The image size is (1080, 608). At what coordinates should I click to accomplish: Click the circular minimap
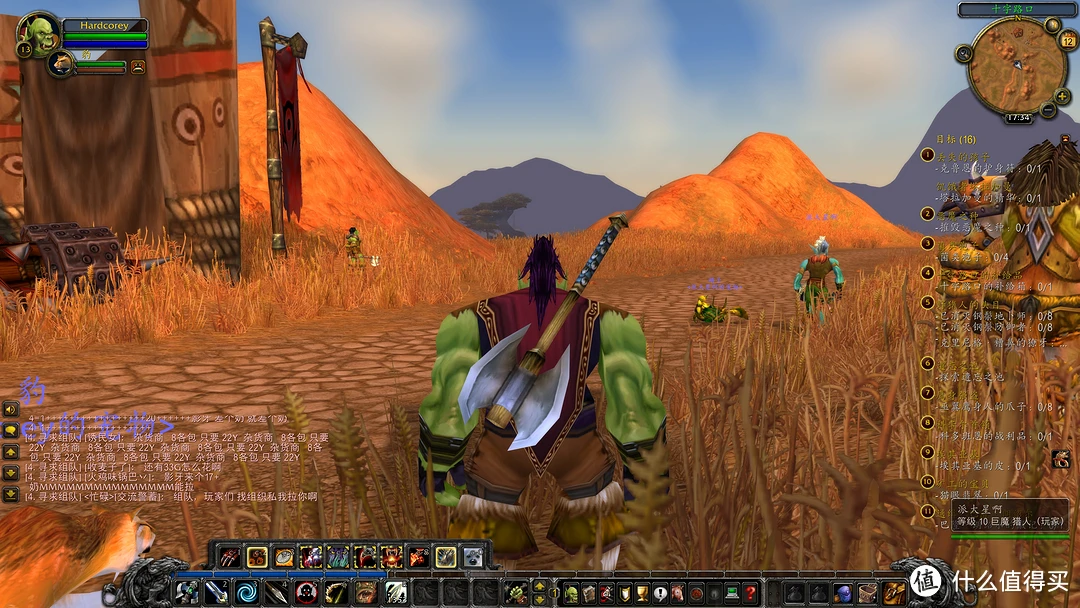click(x=1017, y=65)
